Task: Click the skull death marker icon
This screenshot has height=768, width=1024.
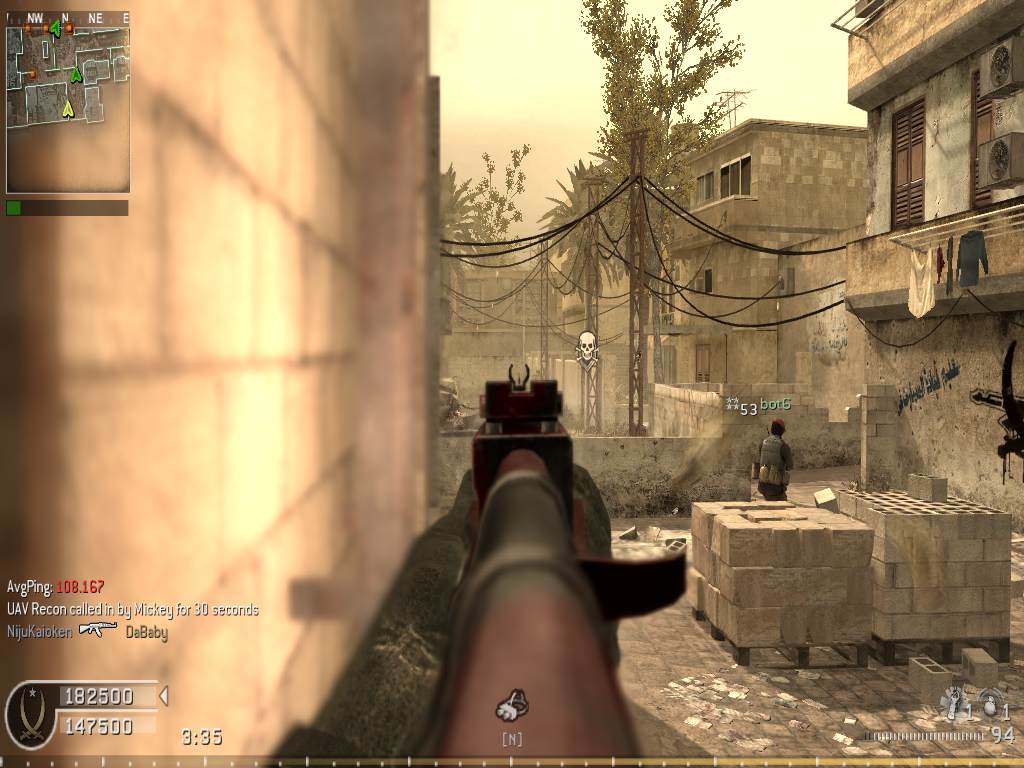Action: click(587, 347)
